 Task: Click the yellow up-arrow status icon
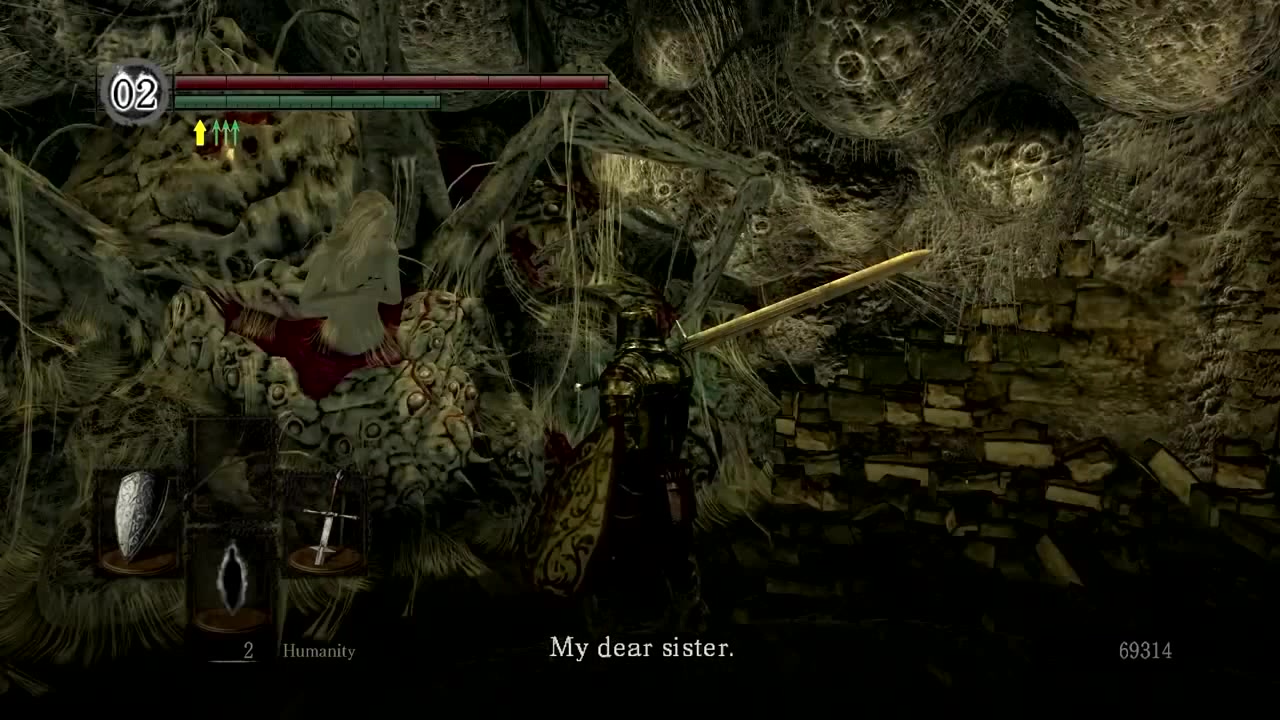point(200,133)
